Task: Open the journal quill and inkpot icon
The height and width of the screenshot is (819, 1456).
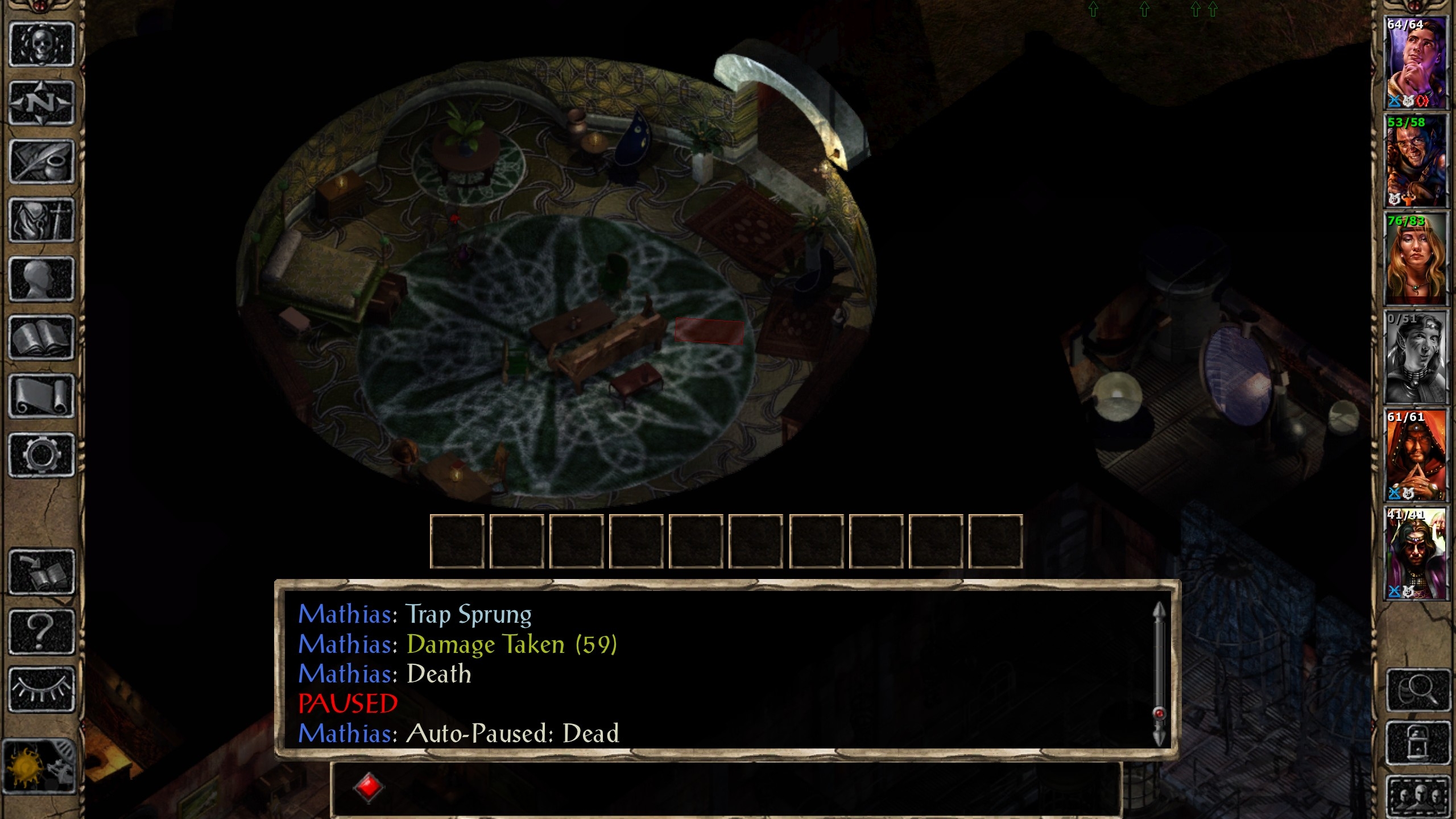Action: 42,162
